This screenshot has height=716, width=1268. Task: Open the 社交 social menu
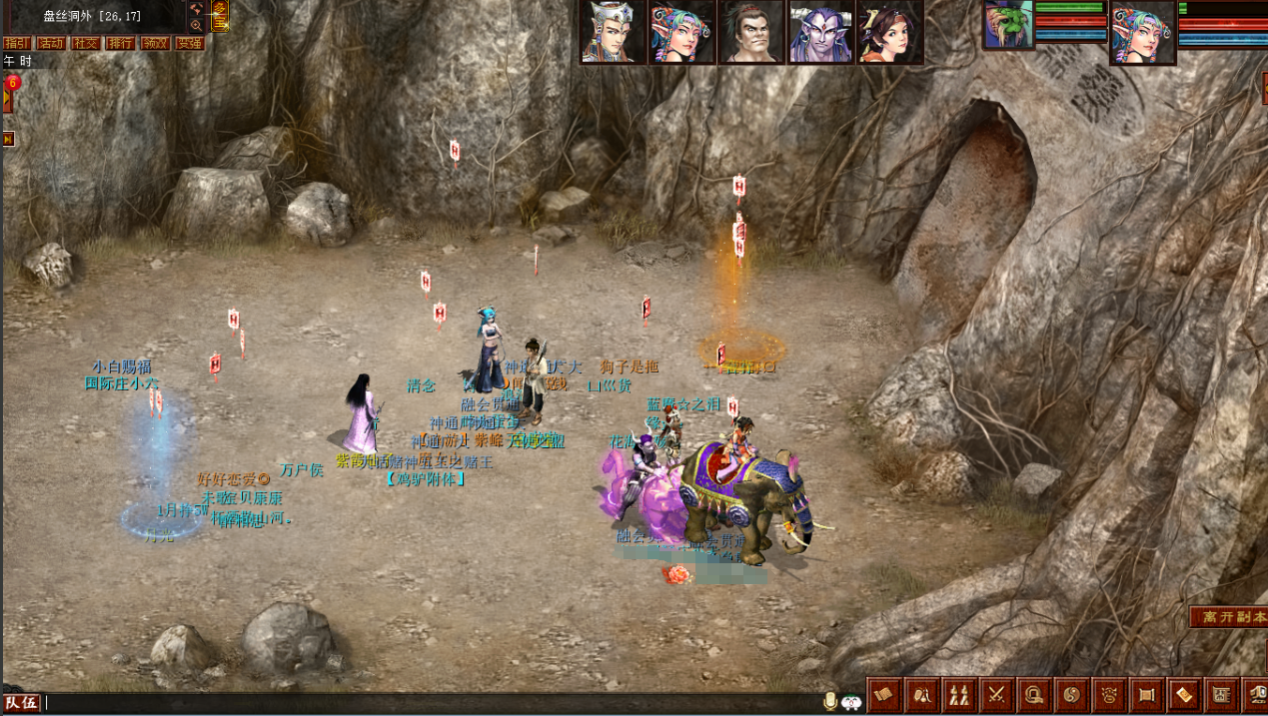85,43
